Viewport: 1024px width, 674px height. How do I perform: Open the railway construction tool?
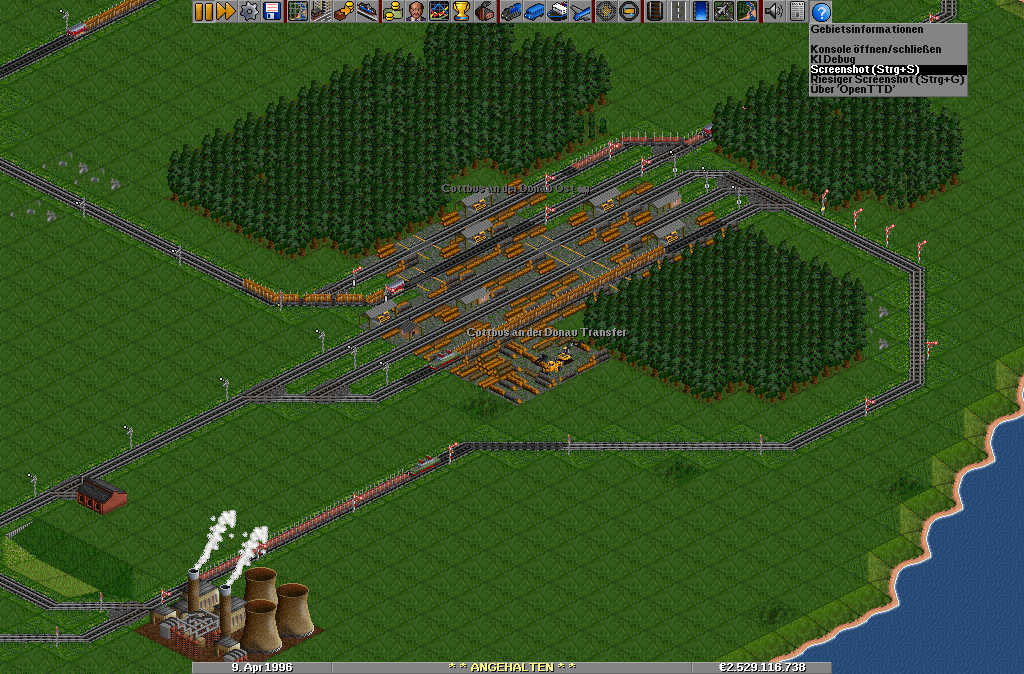(x=655, y=12)
